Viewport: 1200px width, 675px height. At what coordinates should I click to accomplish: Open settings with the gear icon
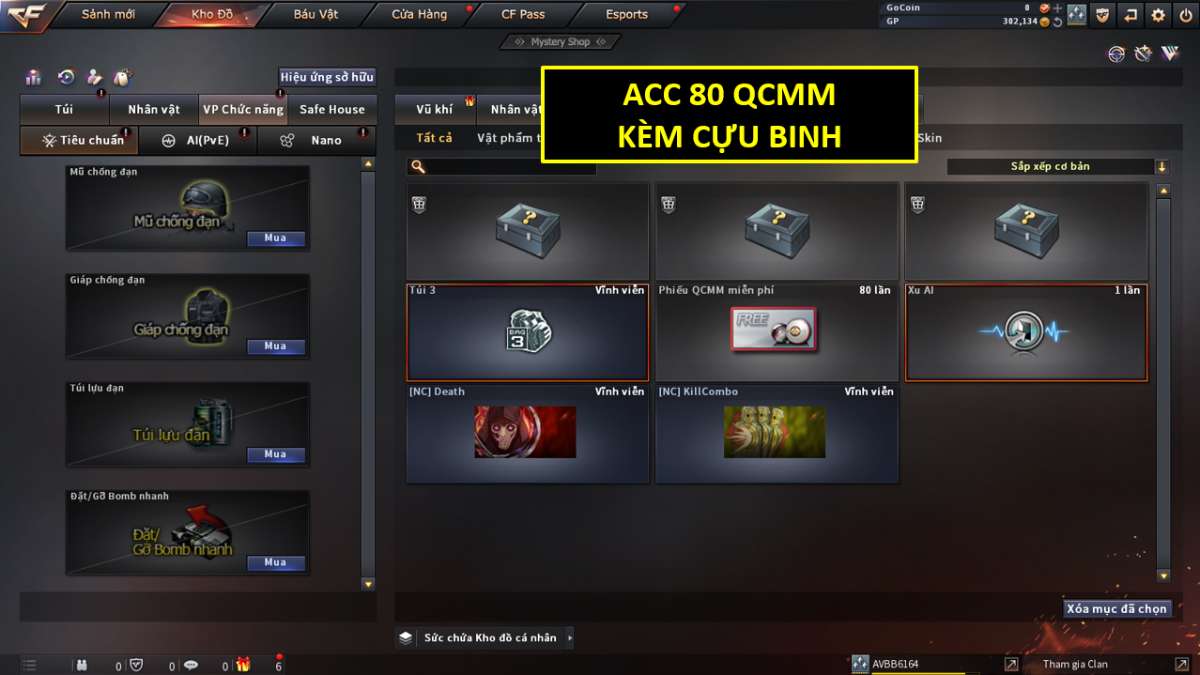tap(1158, 15)
